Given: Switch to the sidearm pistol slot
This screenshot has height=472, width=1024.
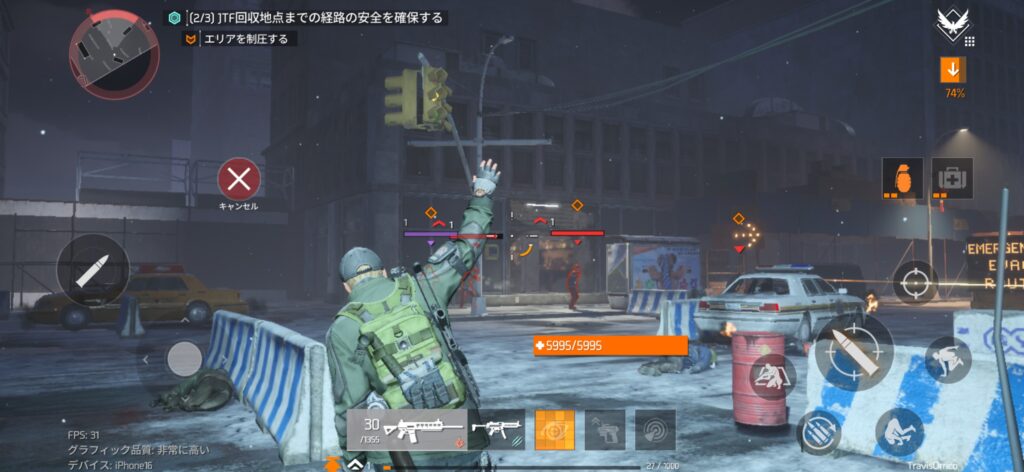Looking at the screenshot, I should [605, 430].
